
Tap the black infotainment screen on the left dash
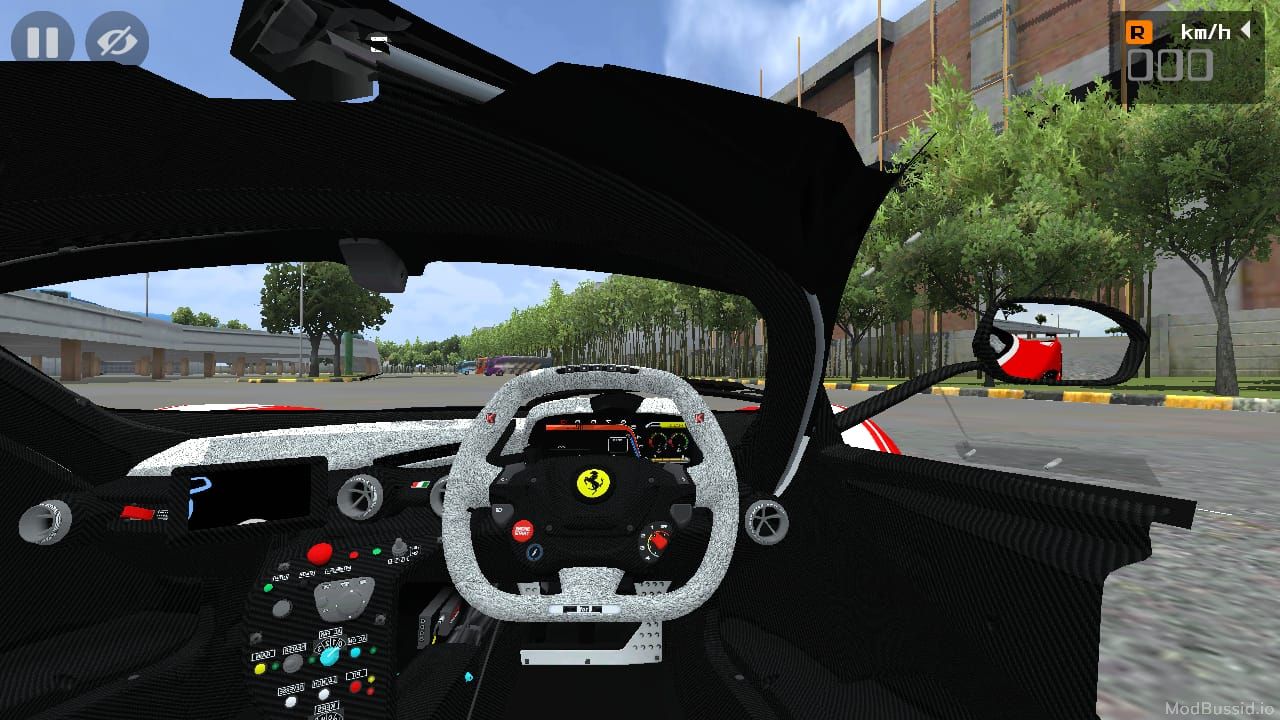pyautogui.click(x=245, y=495)
